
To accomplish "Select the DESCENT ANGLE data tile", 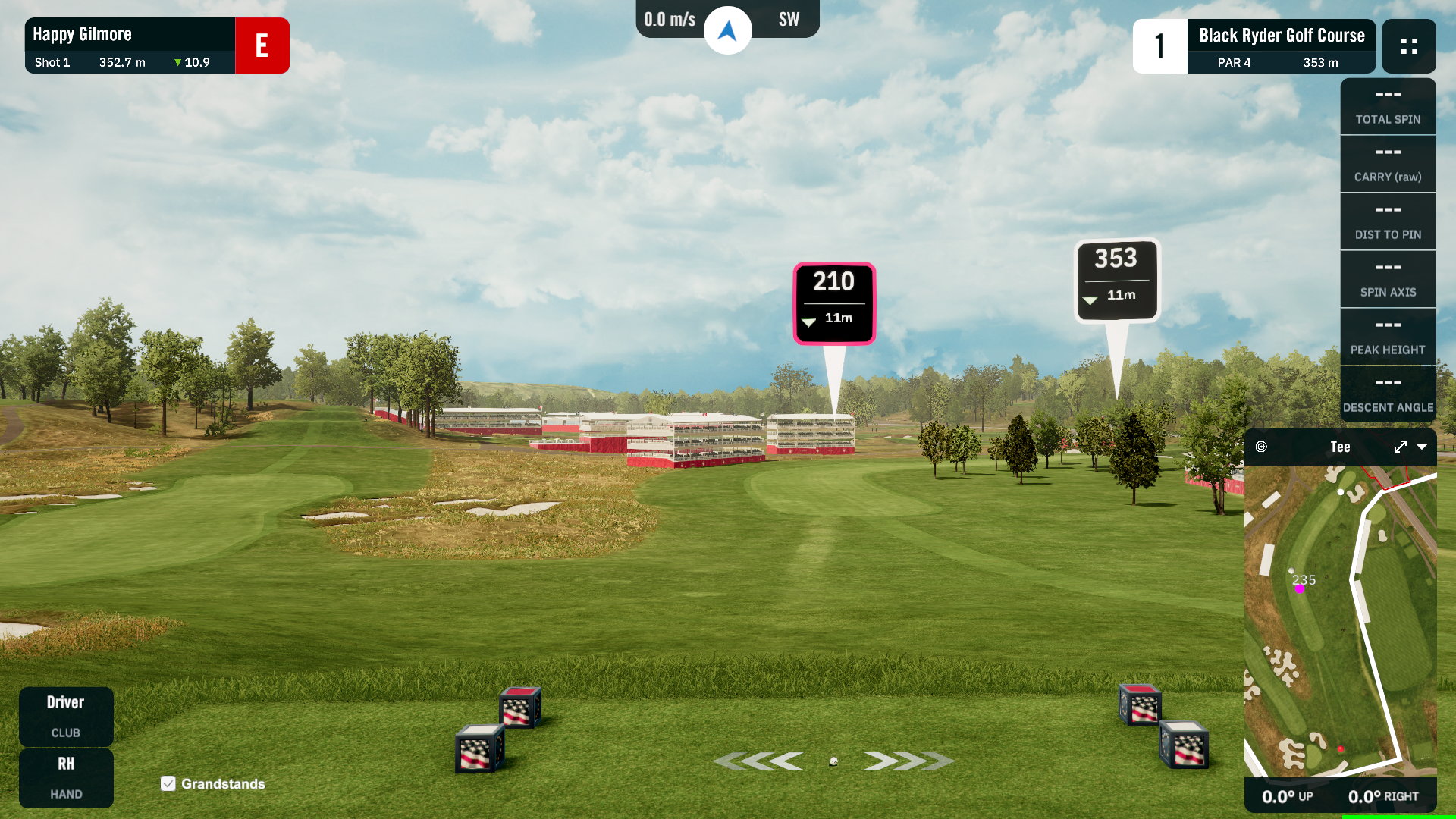I will pos(1388,395).
